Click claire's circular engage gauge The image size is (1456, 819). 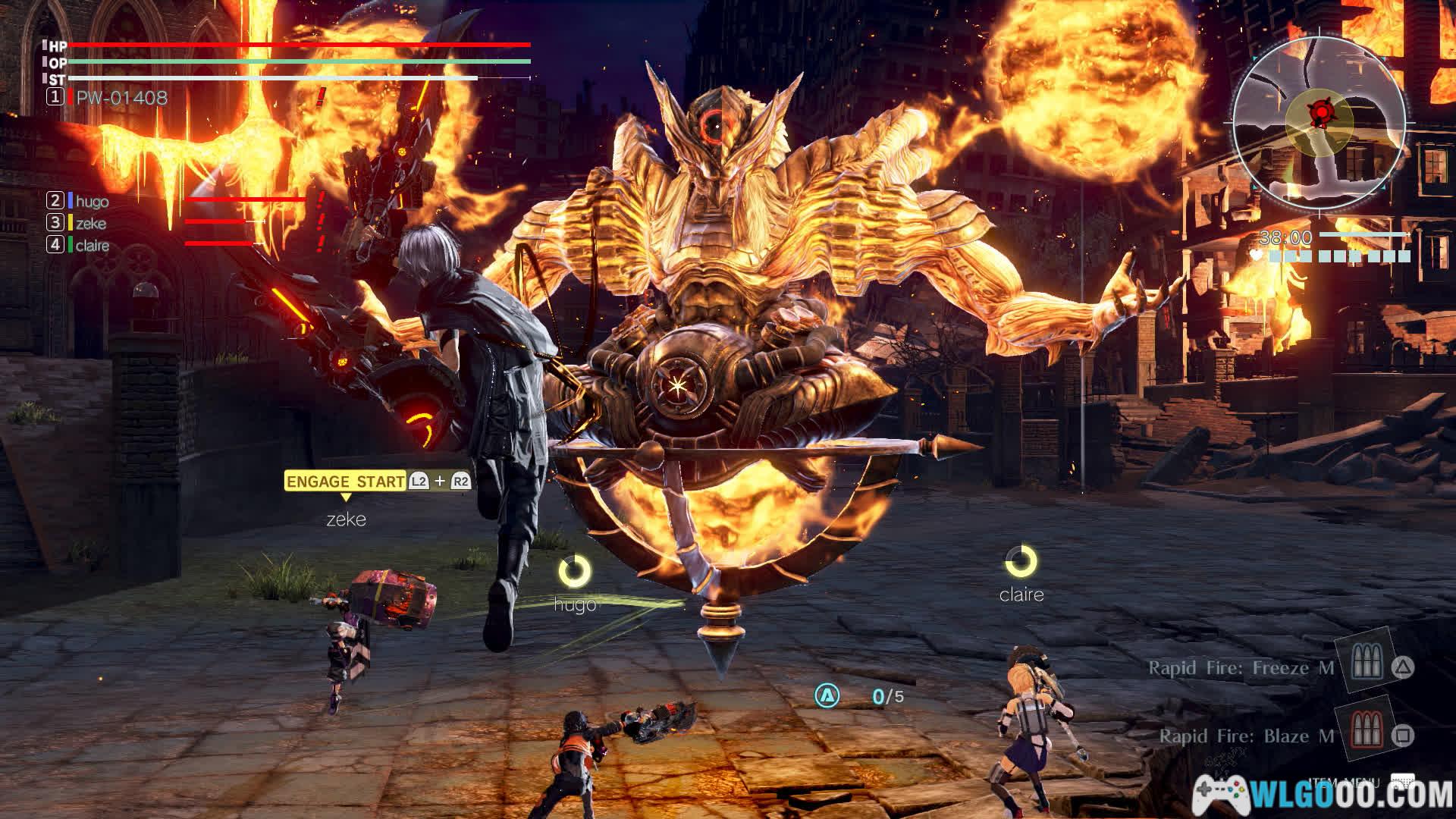pos(1021,562)
